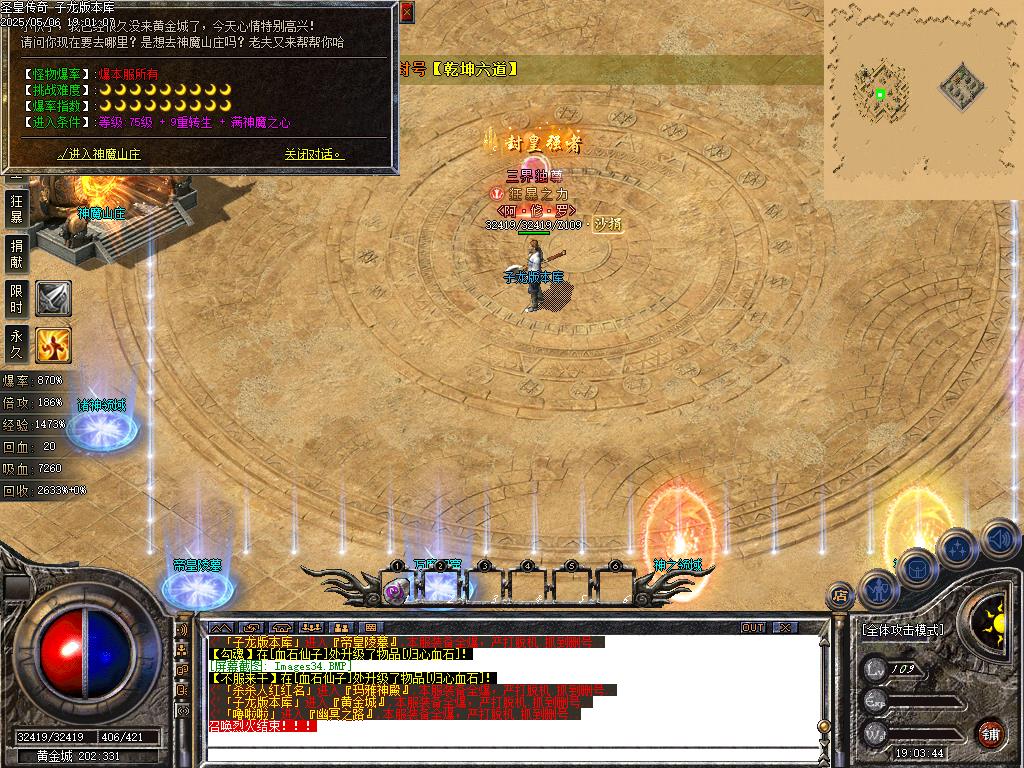Open the red 铺 stall button
The width and height of the screenshot is (1024, 768).
(x=991, y=733)
